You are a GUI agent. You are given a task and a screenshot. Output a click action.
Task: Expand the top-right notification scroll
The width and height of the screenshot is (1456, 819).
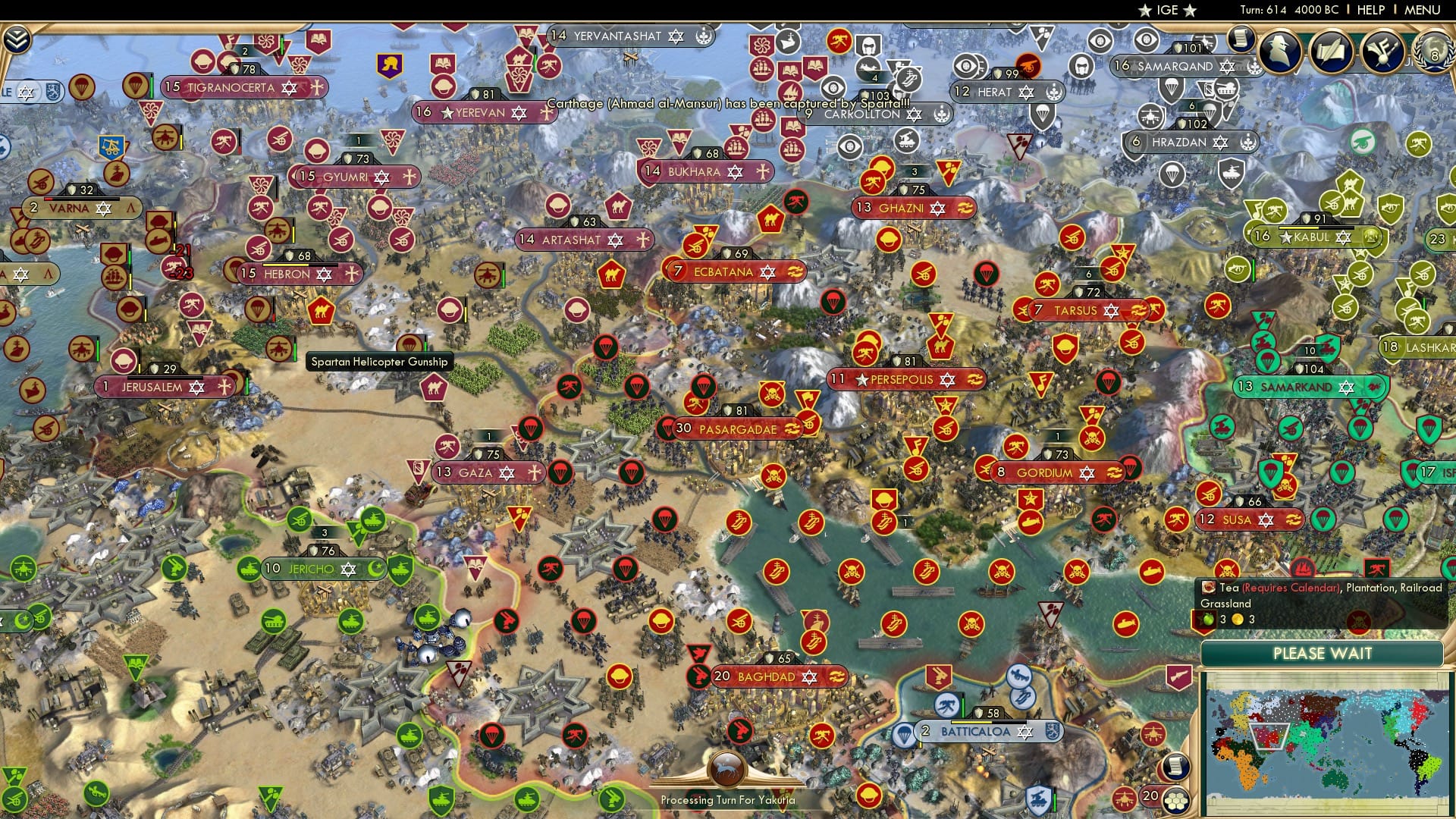click(x=1242, y=39)
